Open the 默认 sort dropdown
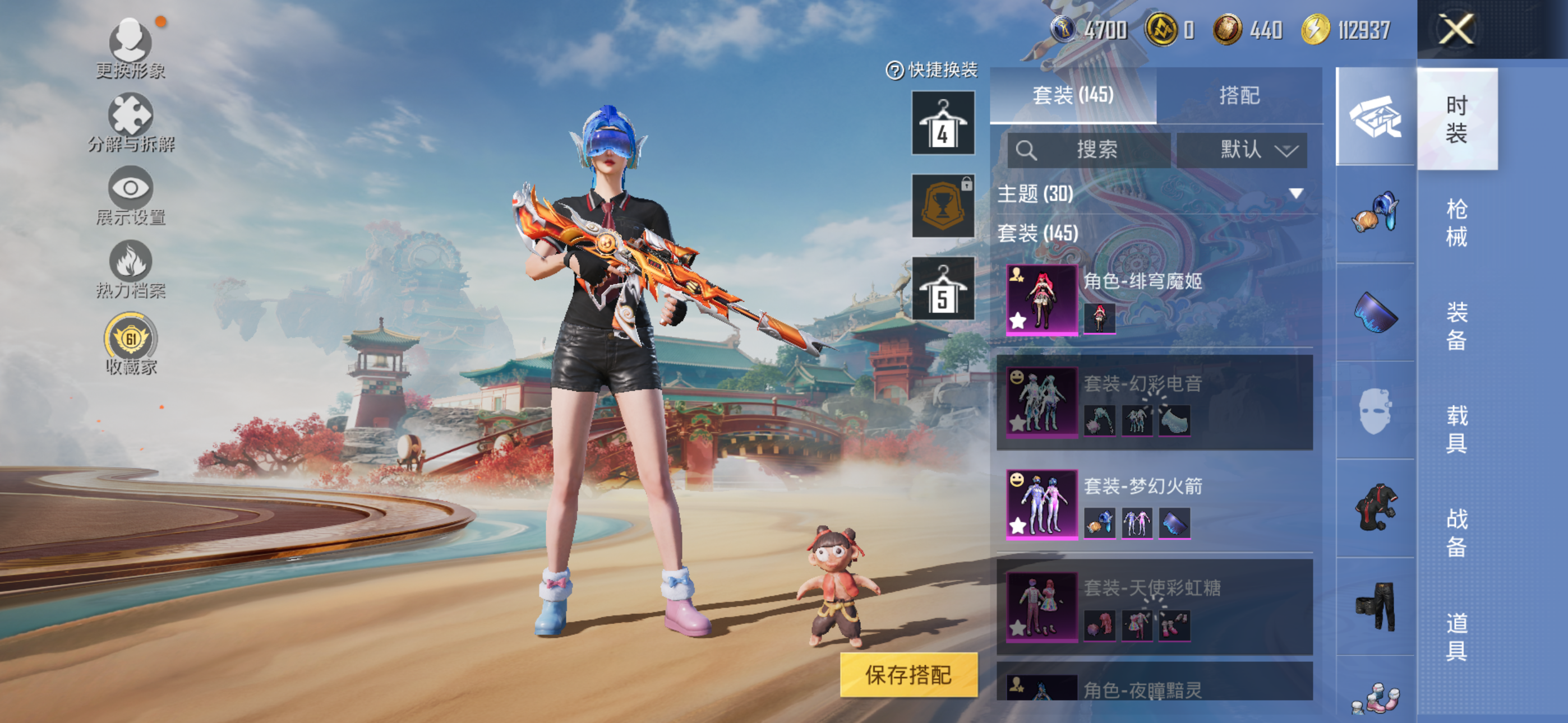The height and width of the screenshot is (723, 1568). (1241, 150)
